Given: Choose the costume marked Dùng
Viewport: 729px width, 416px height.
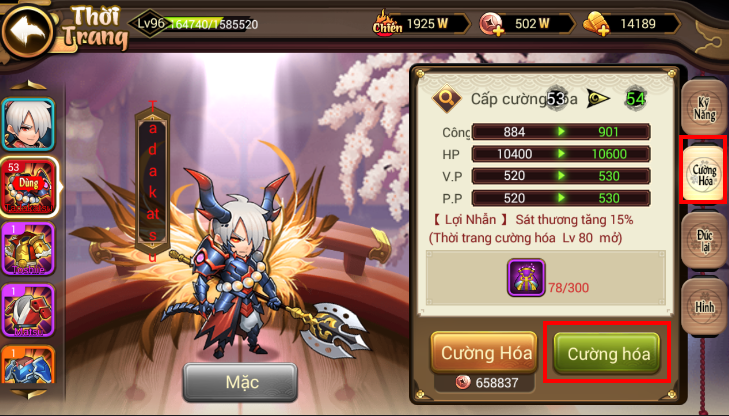Looking at the screenshot, I should coord(28,187).
